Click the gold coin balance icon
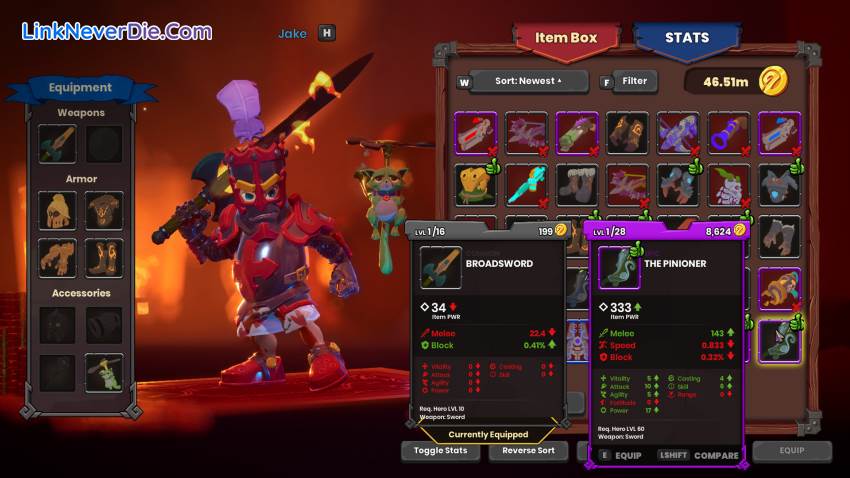The height and width of the screenshot is (478, 850). click(x=772, y=80)
